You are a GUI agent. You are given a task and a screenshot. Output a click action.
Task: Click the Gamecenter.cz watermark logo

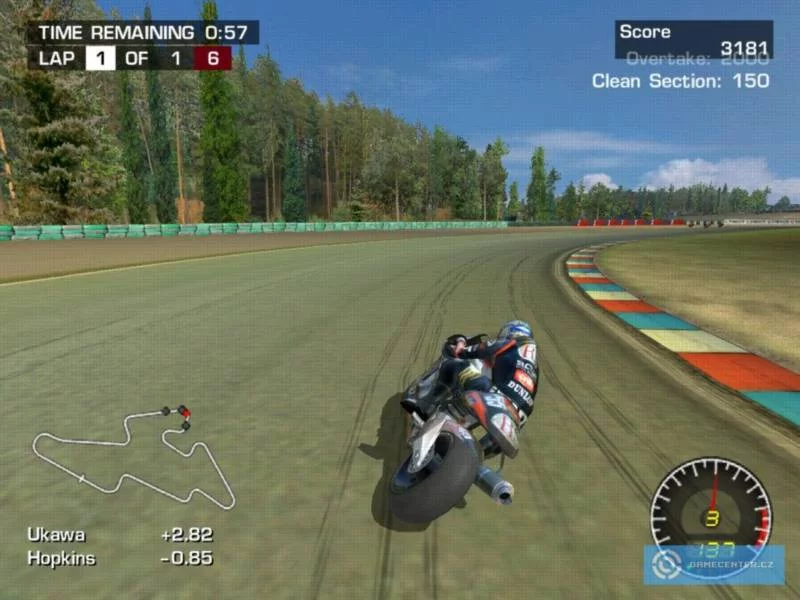point(714,565)
